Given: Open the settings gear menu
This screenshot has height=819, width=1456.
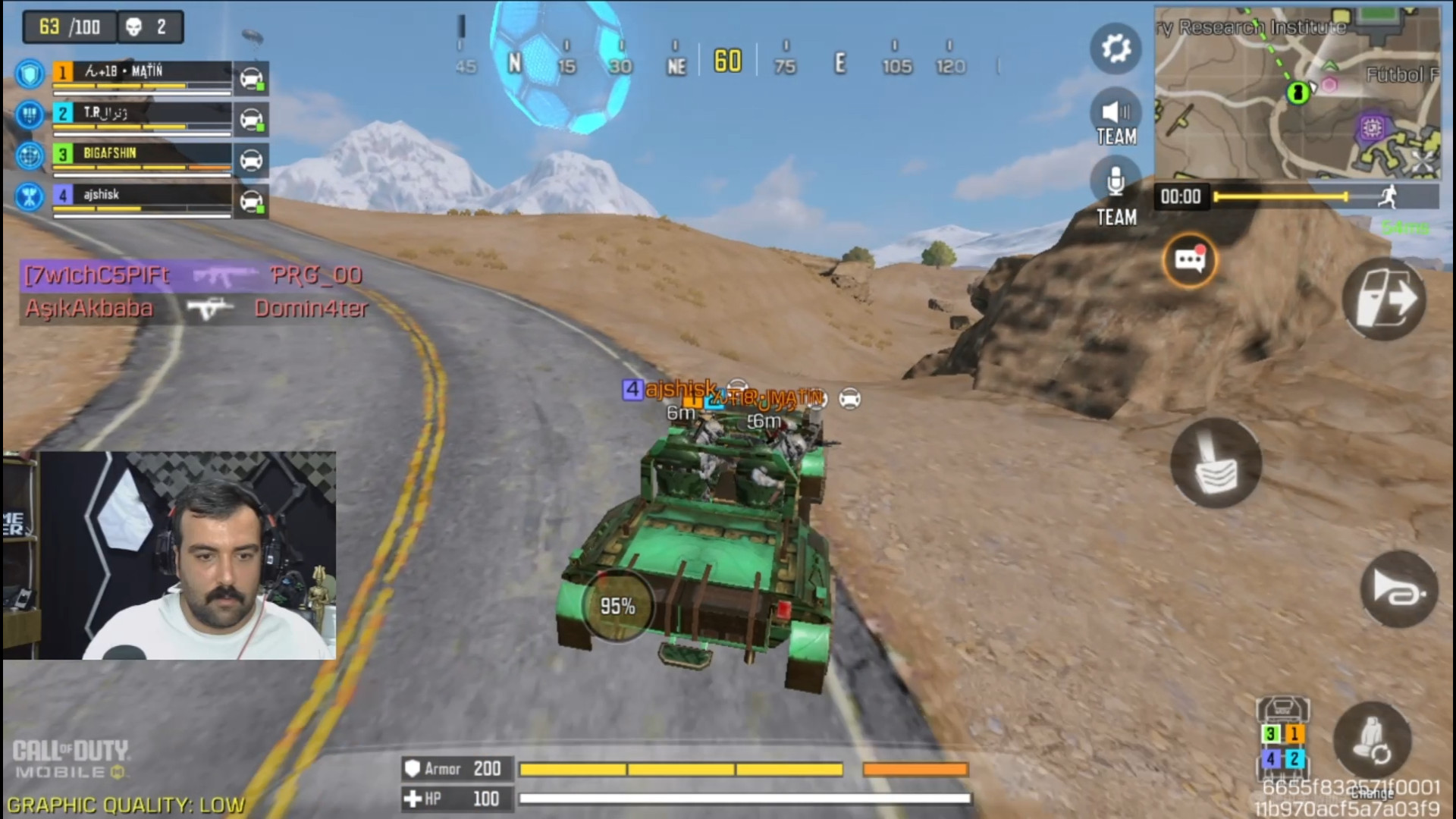Looking at the screenshot, I should coord(1115,49).
